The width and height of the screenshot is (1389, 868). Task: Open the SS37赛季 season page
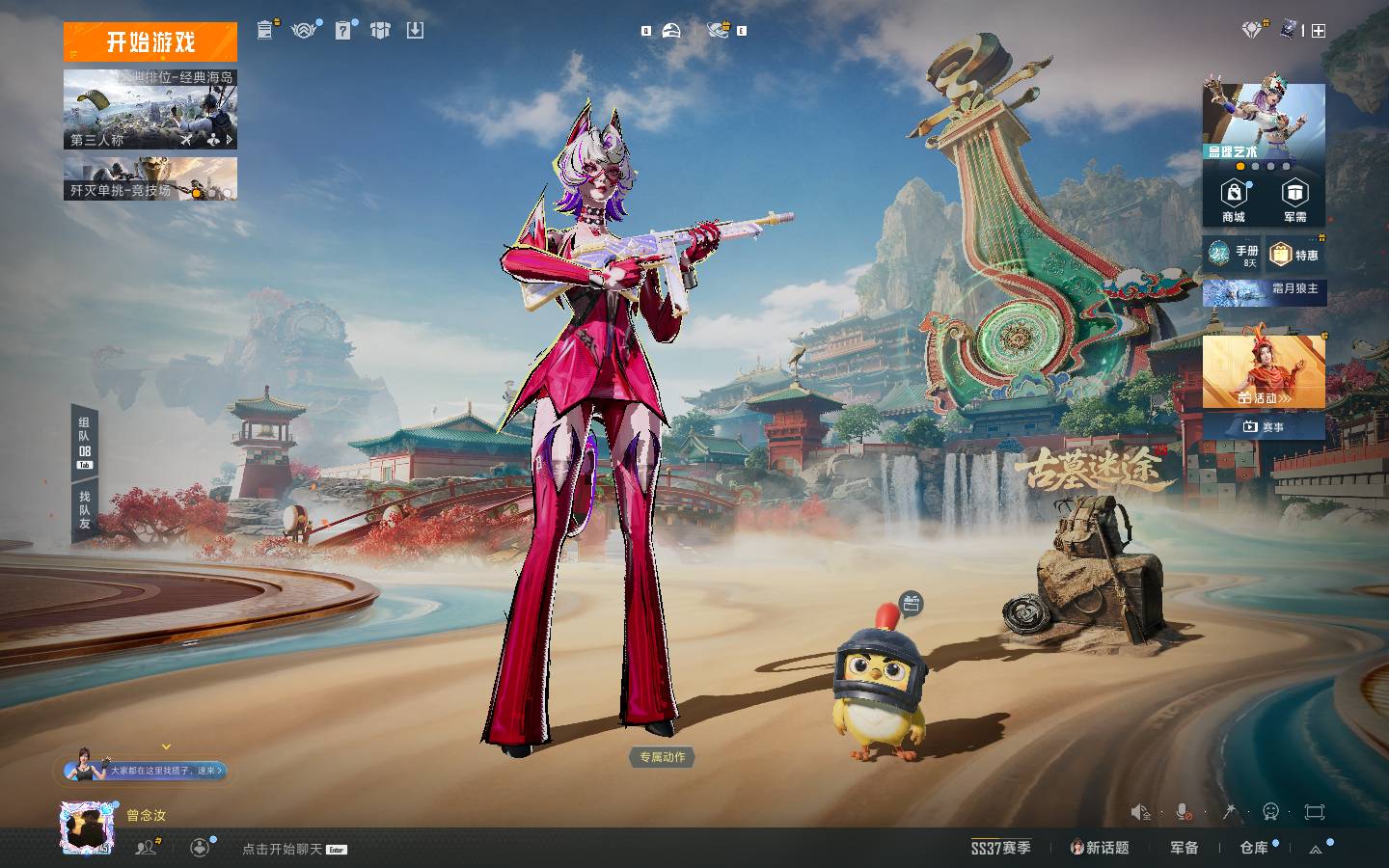(x=1000, y=848)
